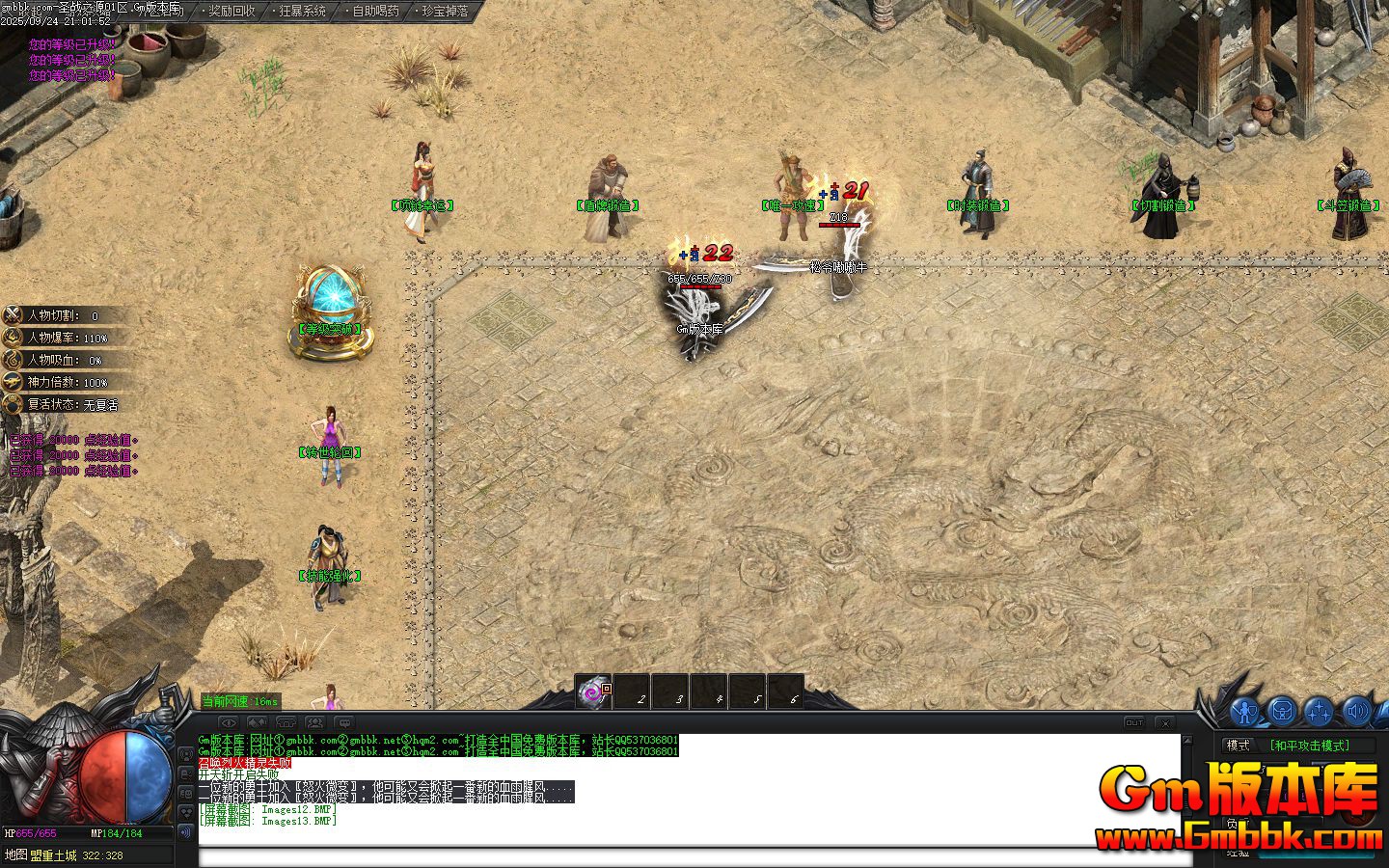Toggle the 和平攻击模式 peace attack mode

click(x=1309, y=745)
